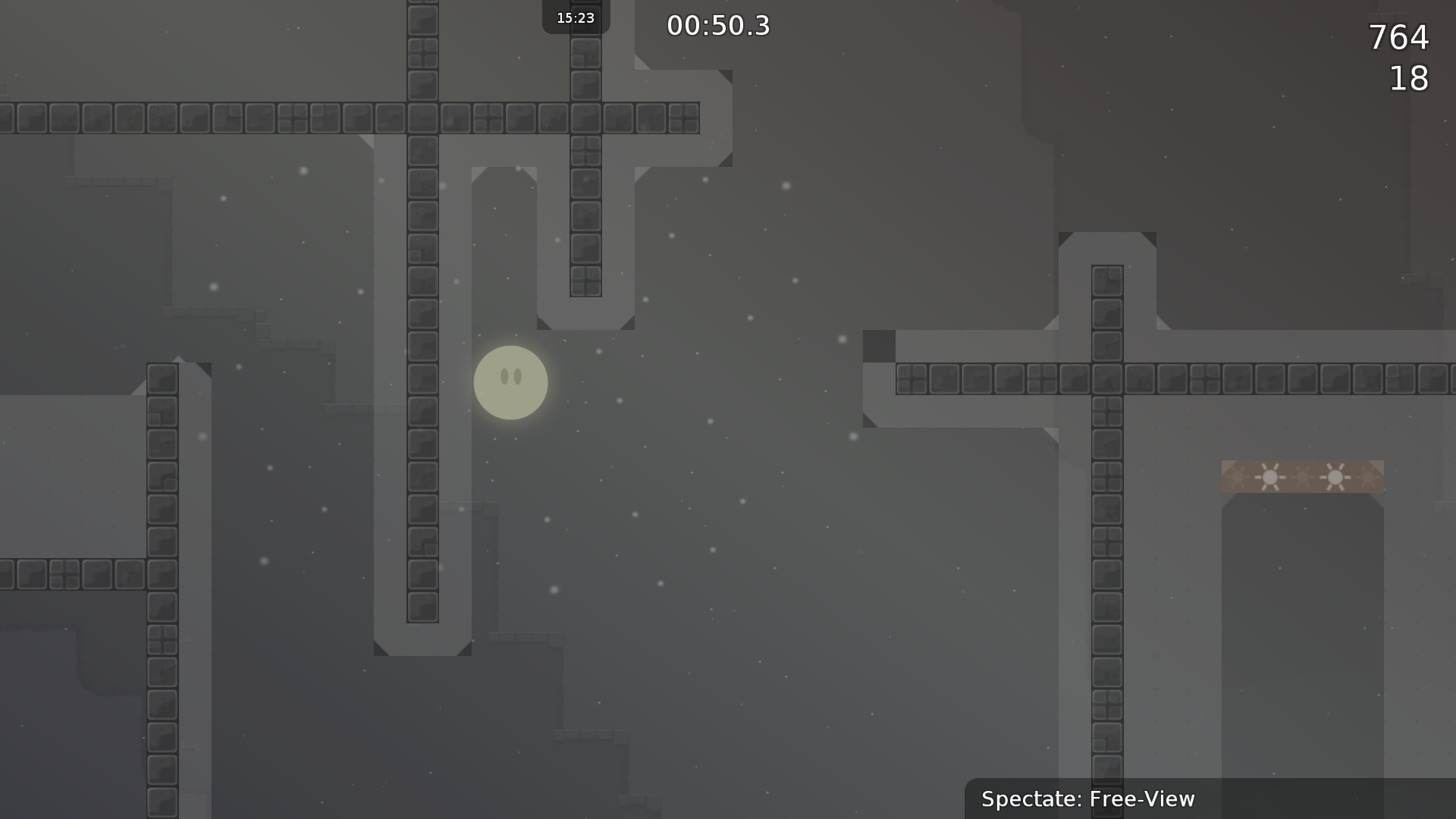
Task: Click the glowing ball player character
Action: 512,383
